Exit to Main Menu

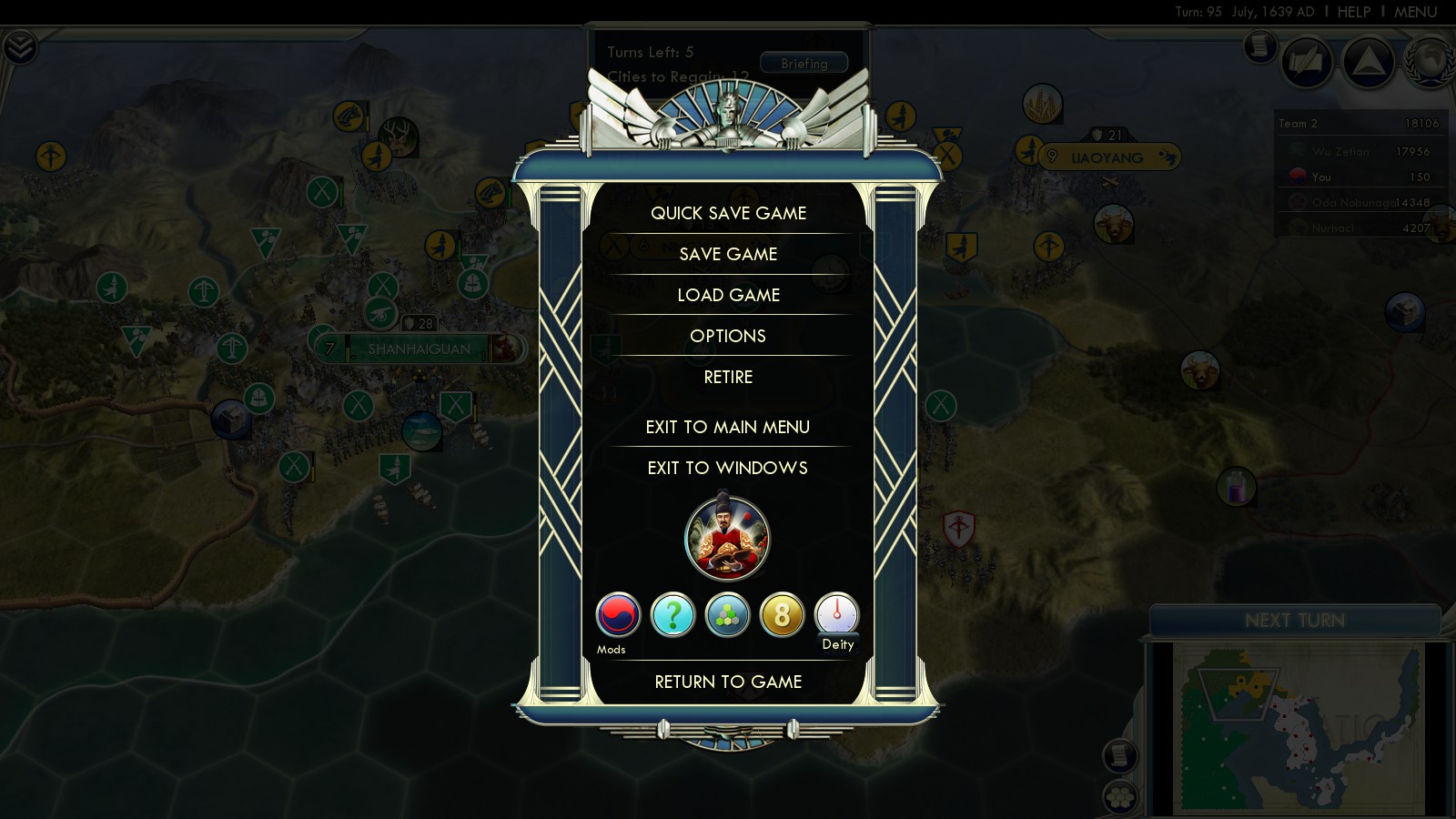[x=728, y=427]
